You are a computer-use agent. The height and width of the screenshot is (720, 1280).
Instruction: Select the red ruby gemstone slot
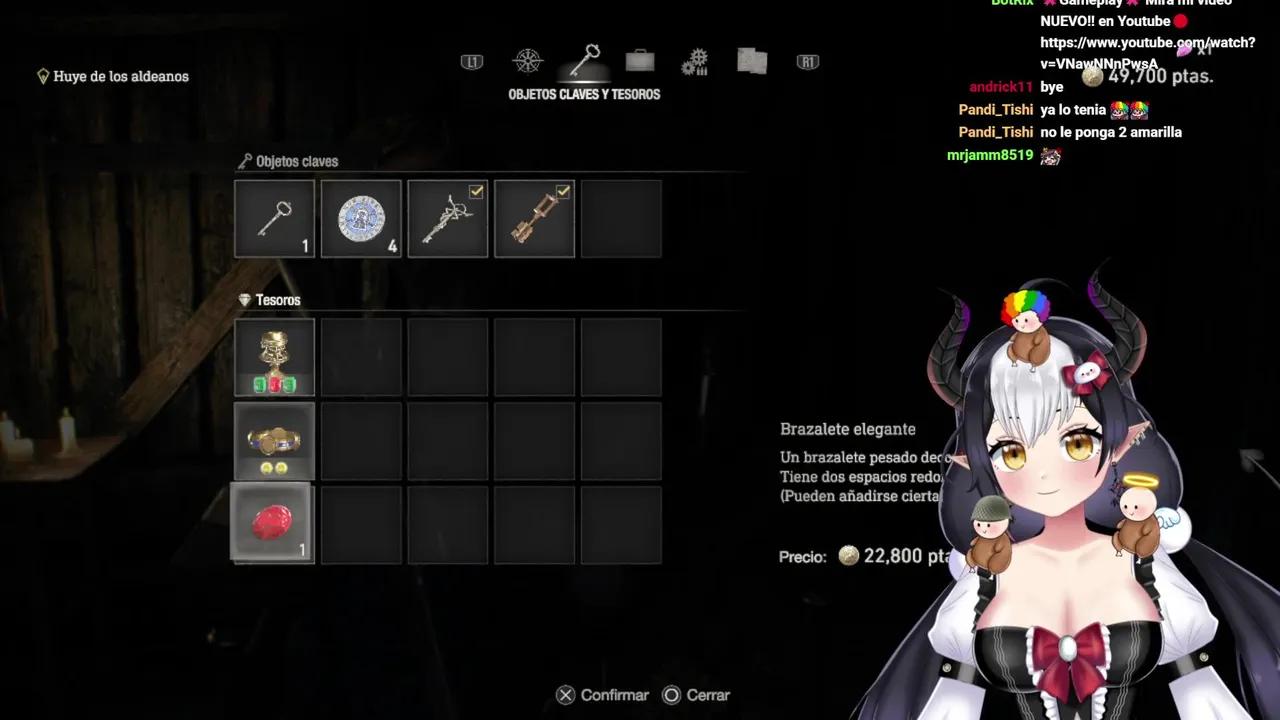(272, 523)
